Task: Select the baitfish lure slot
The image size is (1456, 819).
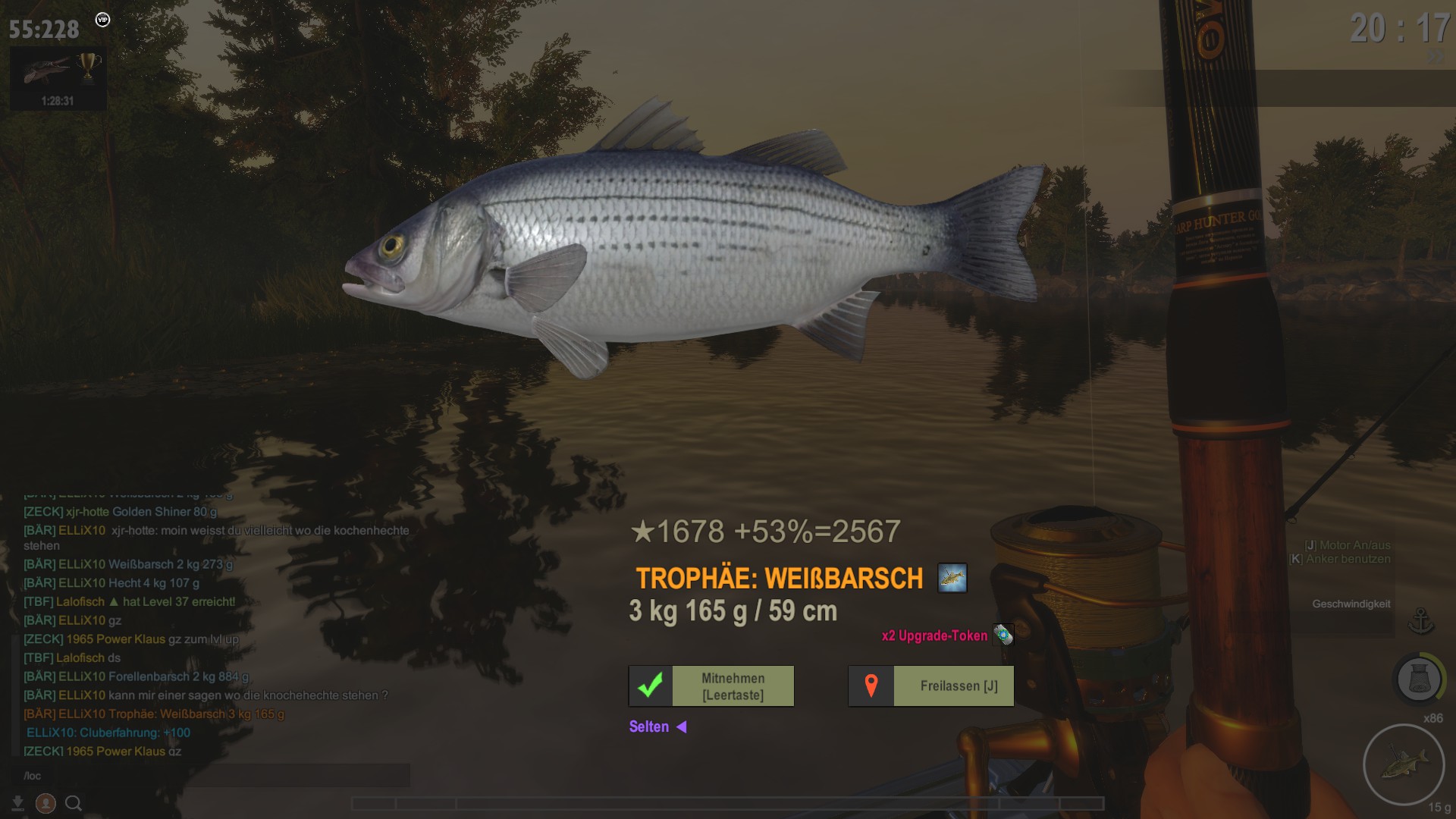Action: 1403,764
